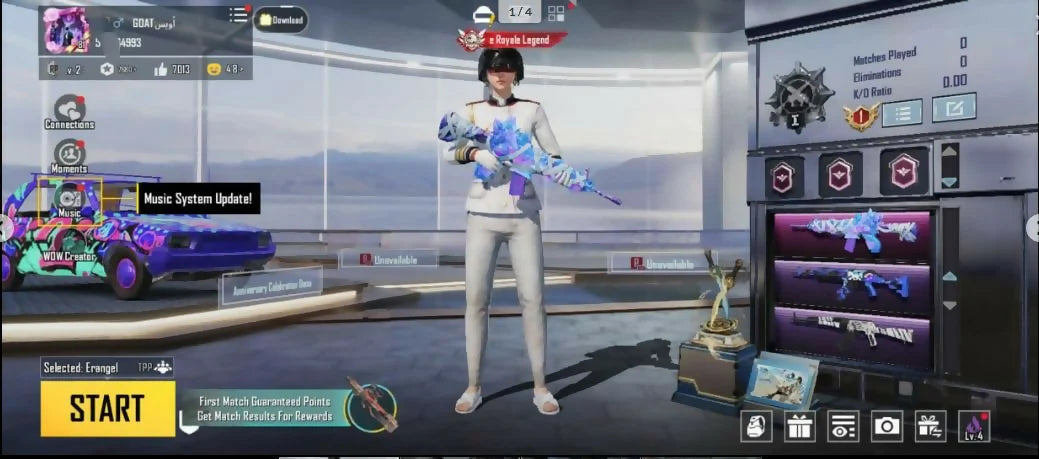Open the Moments feed
The height and width of the screenshot is (459, 1039).
[x=69, y=155]
